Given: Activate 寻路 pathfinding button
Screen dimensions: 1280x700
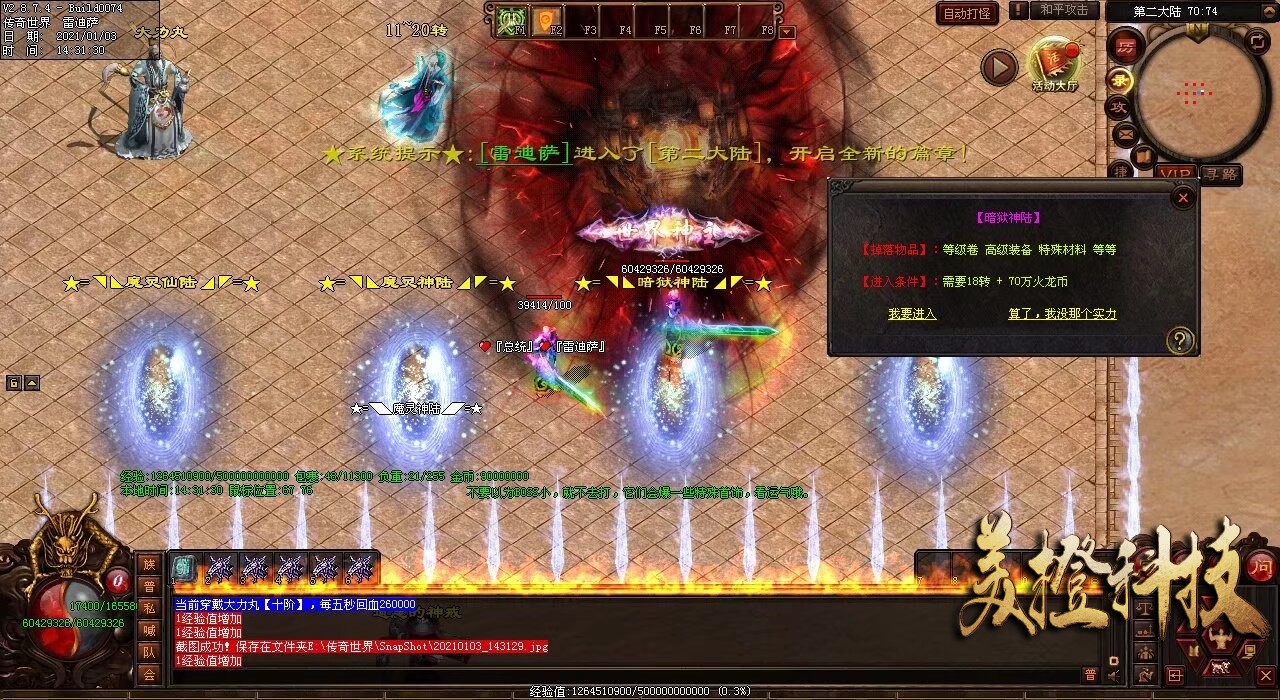Looking at the screenshot, I should coord(1220,174).
